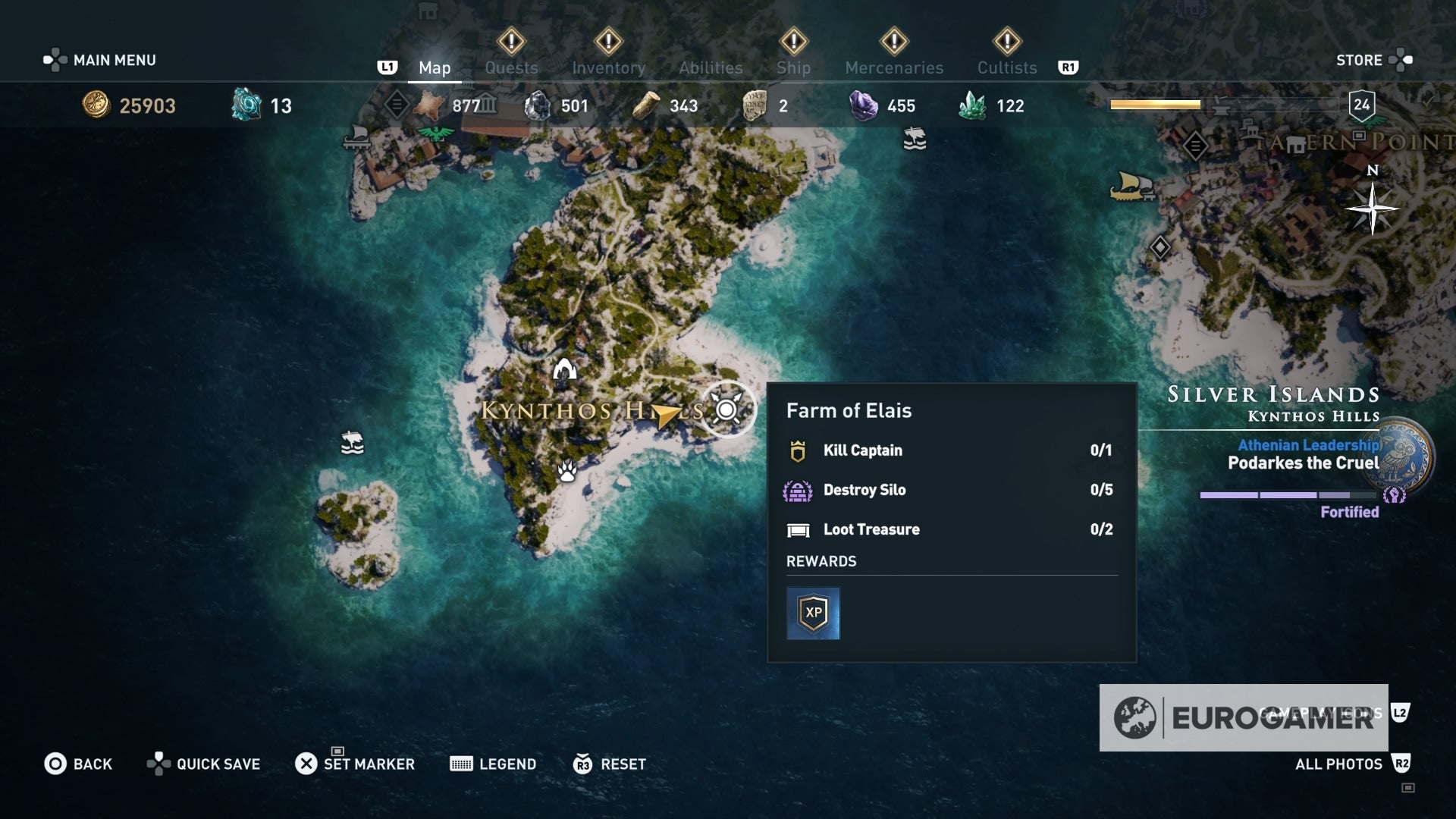Click the Set Marker option

point(368,764)
